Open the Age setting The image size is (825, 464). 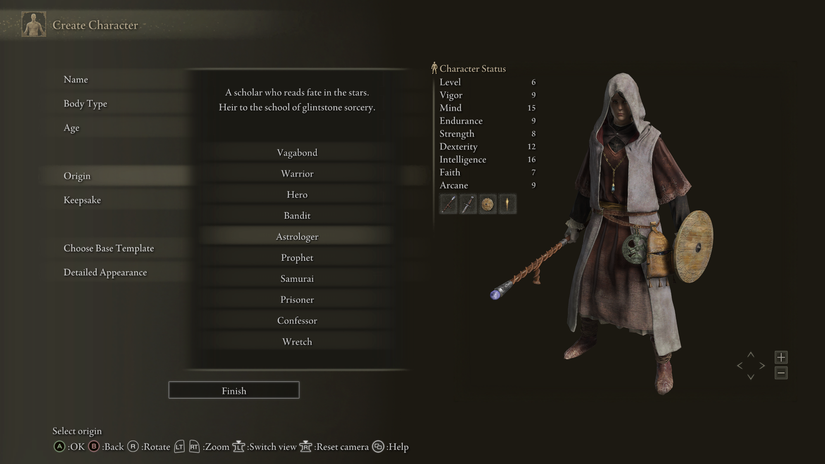(x=72, y=128)
